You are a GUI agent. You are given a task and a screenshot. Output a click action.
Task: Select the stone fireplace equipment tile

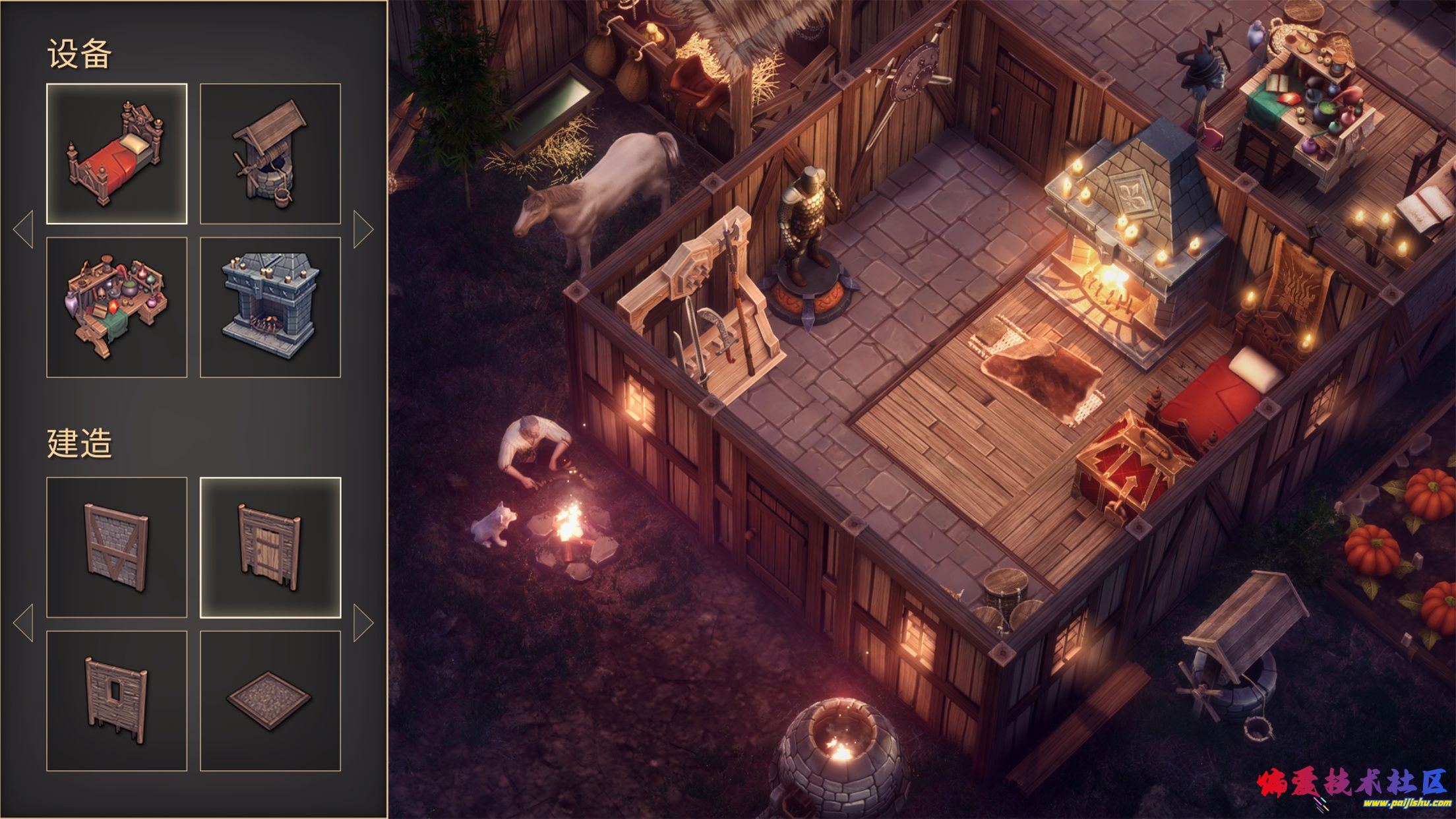tap(270, 307)
